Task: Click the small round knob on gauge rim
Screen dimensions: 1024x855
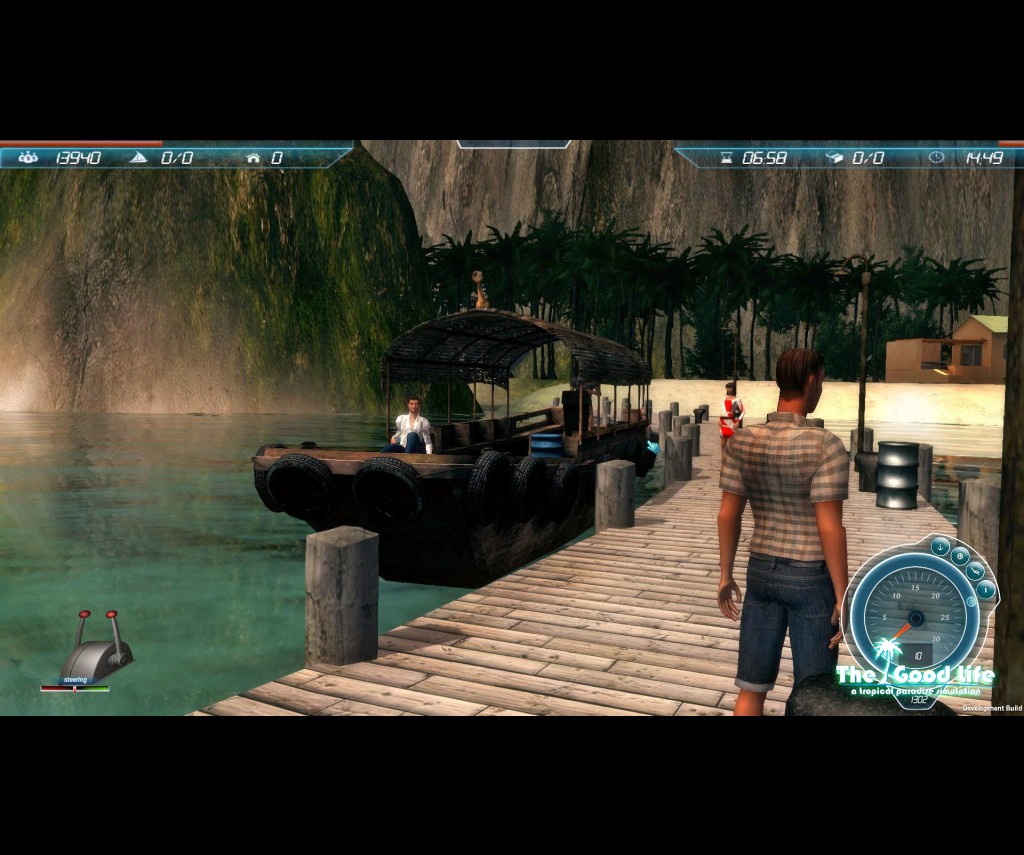Action: (x=969, y=603)
